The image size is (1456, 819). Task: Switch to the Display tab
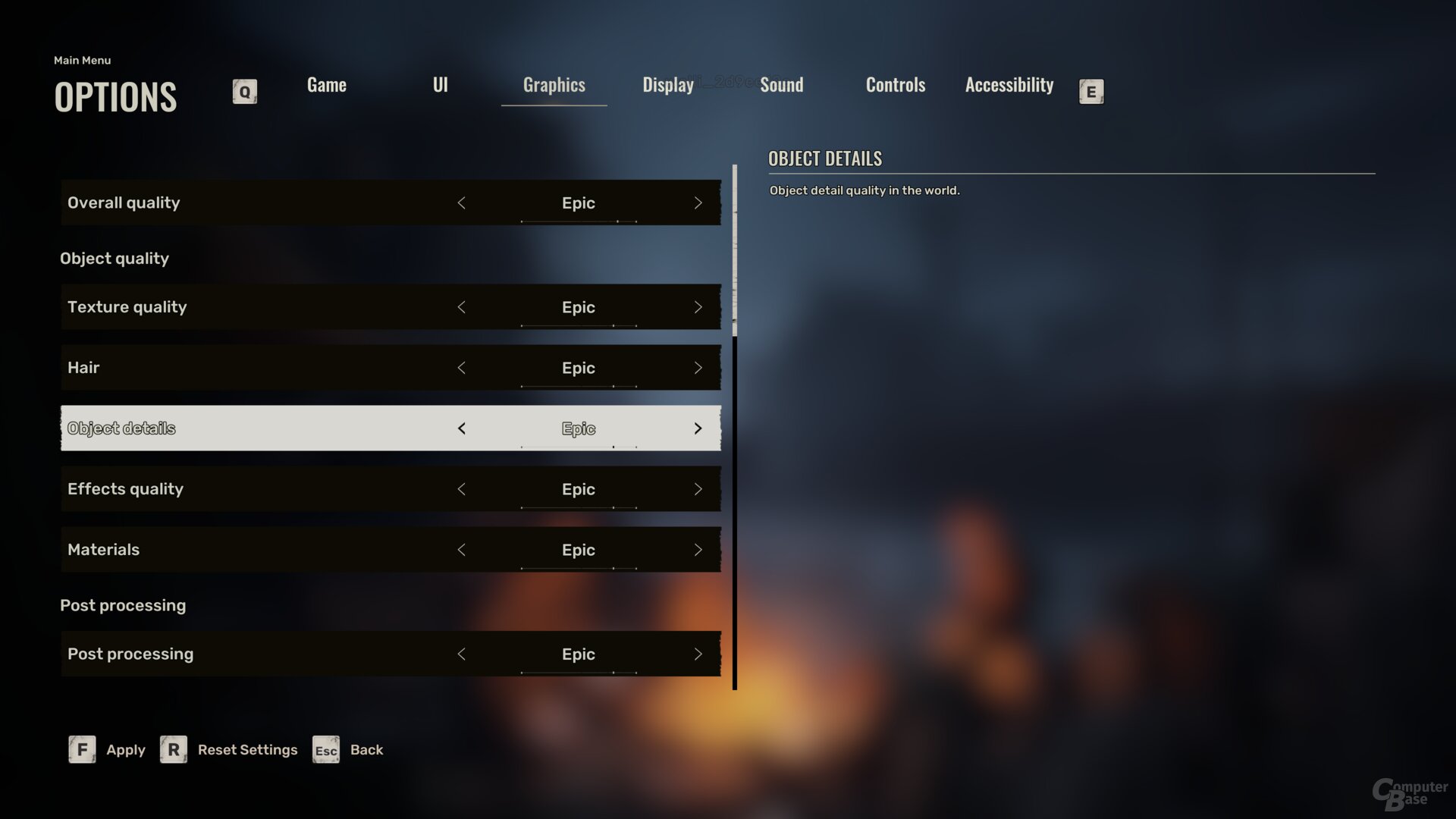click(x=667, y=85)
